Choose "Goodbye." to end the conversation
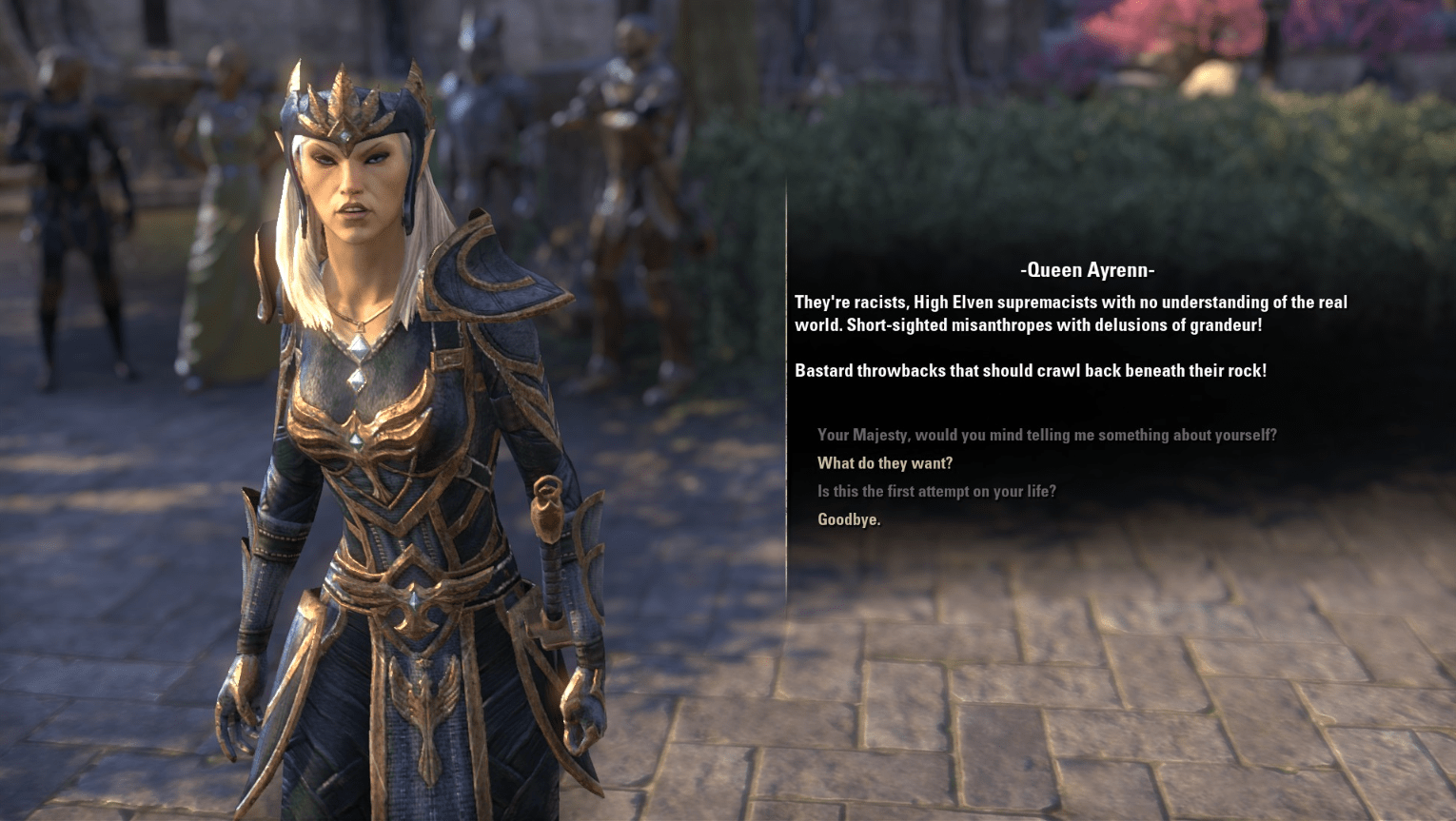Viewport: 1456px width, 821px height. [848, 519]
